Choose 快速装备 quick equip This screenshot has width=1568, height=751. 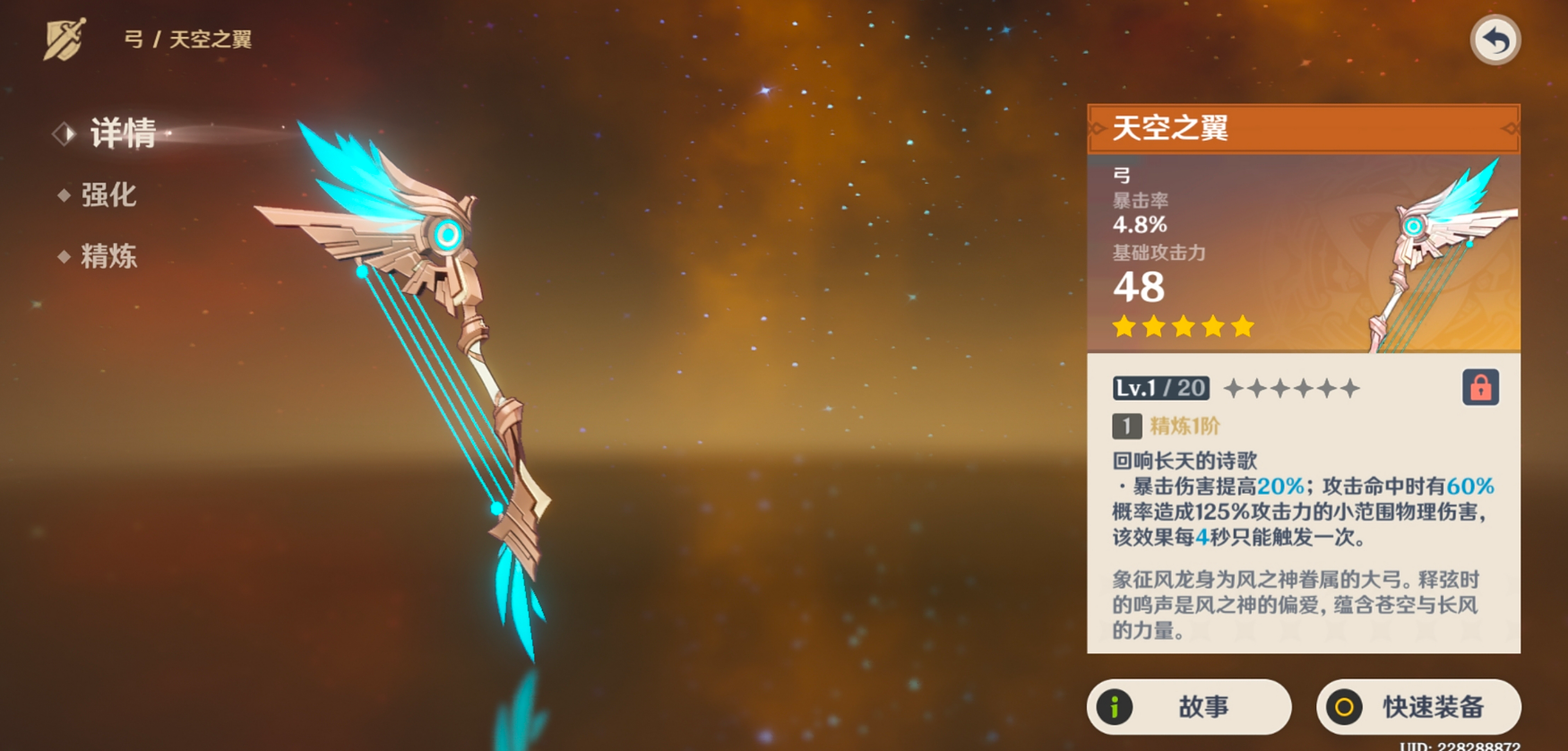pos(1417,707)
